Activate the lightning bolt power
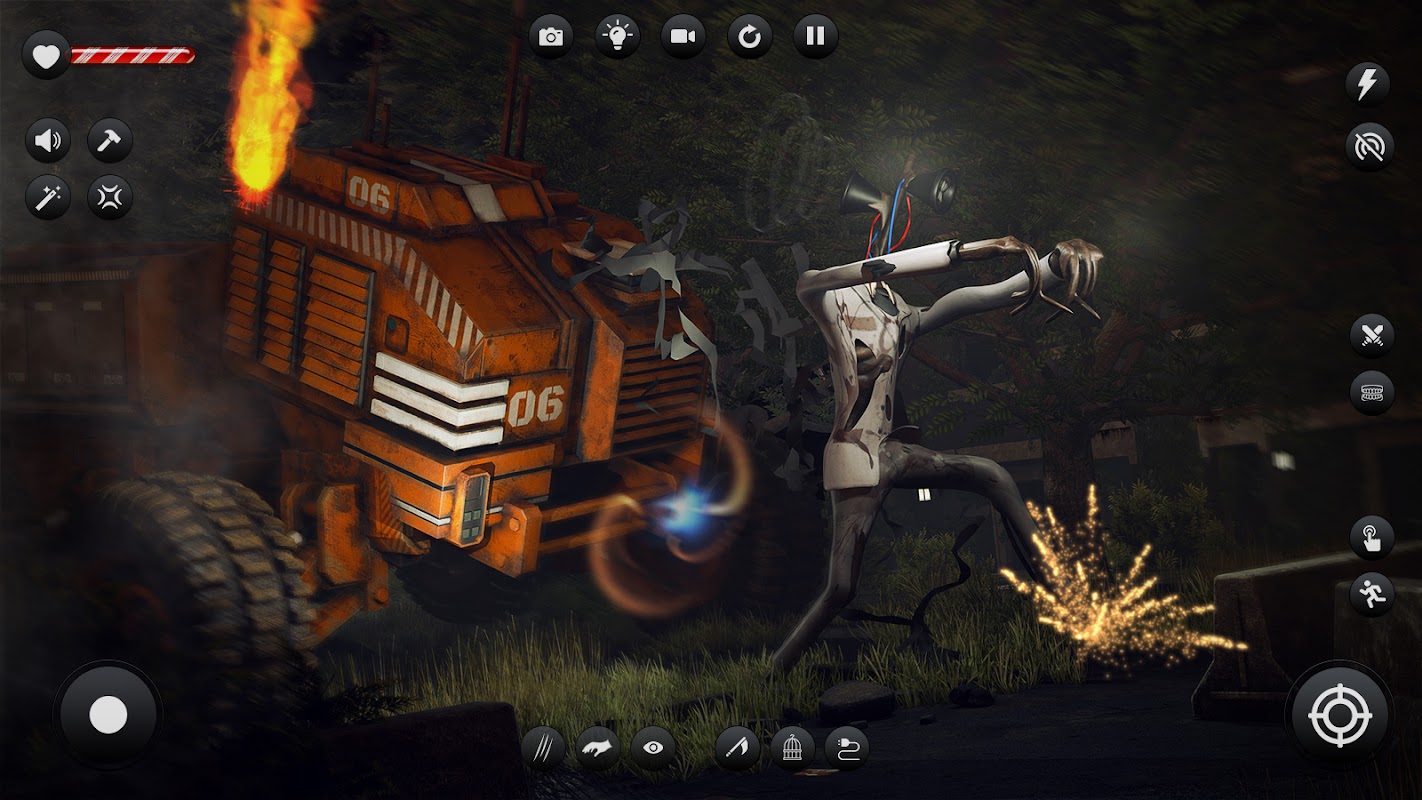The width and height of the screenshot is (1422, 800). coord(1369,84)
